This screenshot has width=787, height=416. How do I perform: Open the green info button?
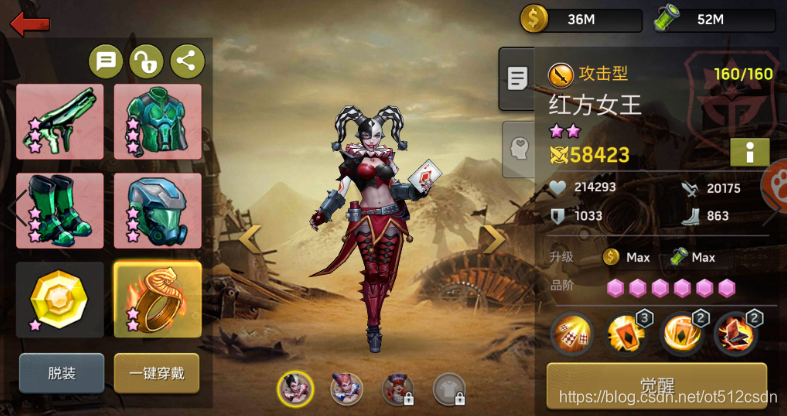click(749, 152)
